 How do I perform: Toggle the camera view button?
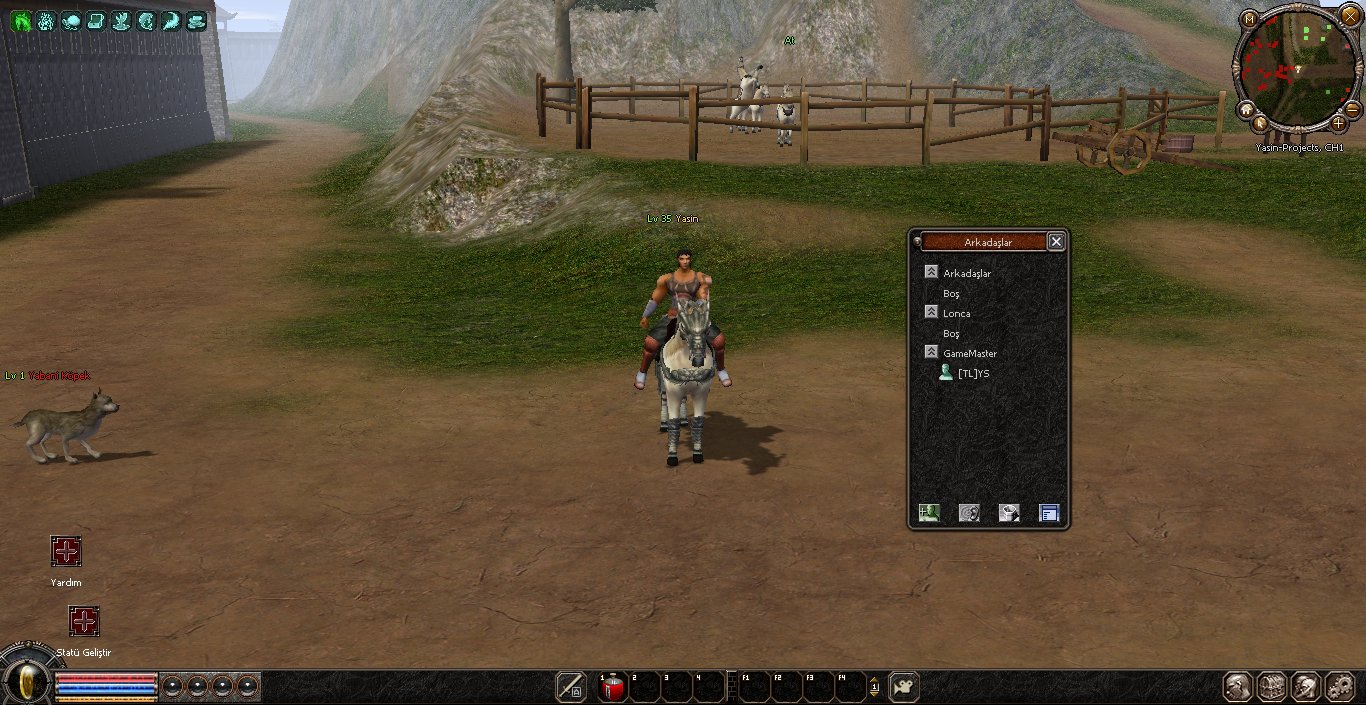coord(904,687)
